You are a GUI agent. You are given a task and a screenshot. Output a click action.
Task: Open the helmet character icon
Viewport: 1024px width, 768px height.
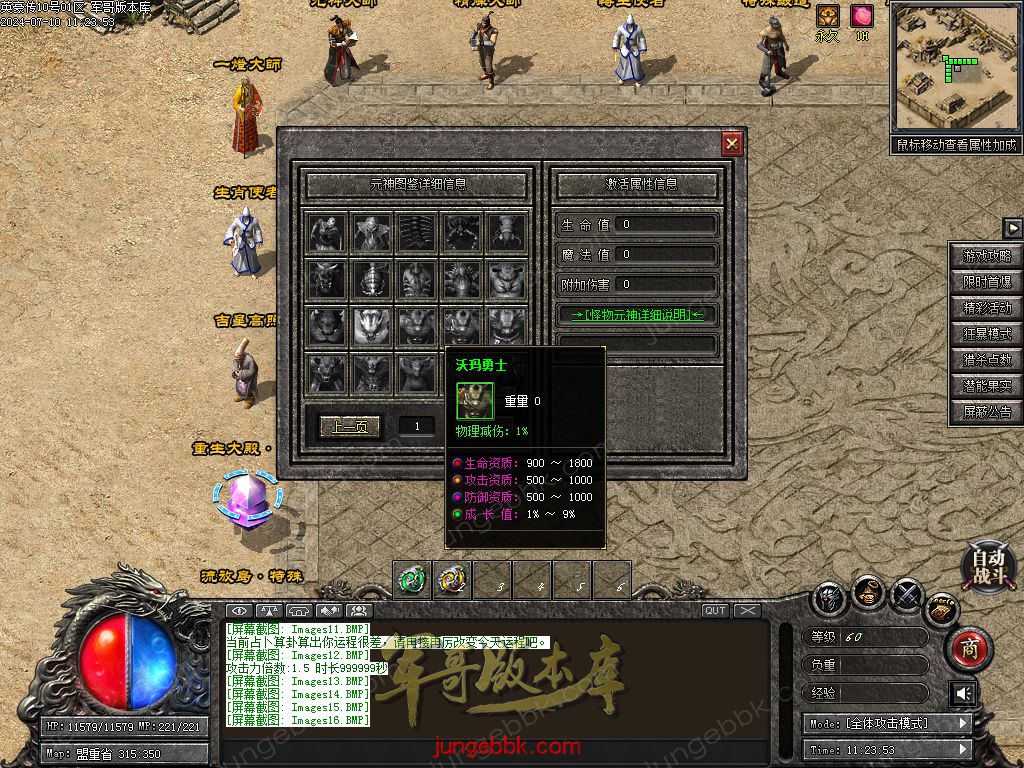830,597
